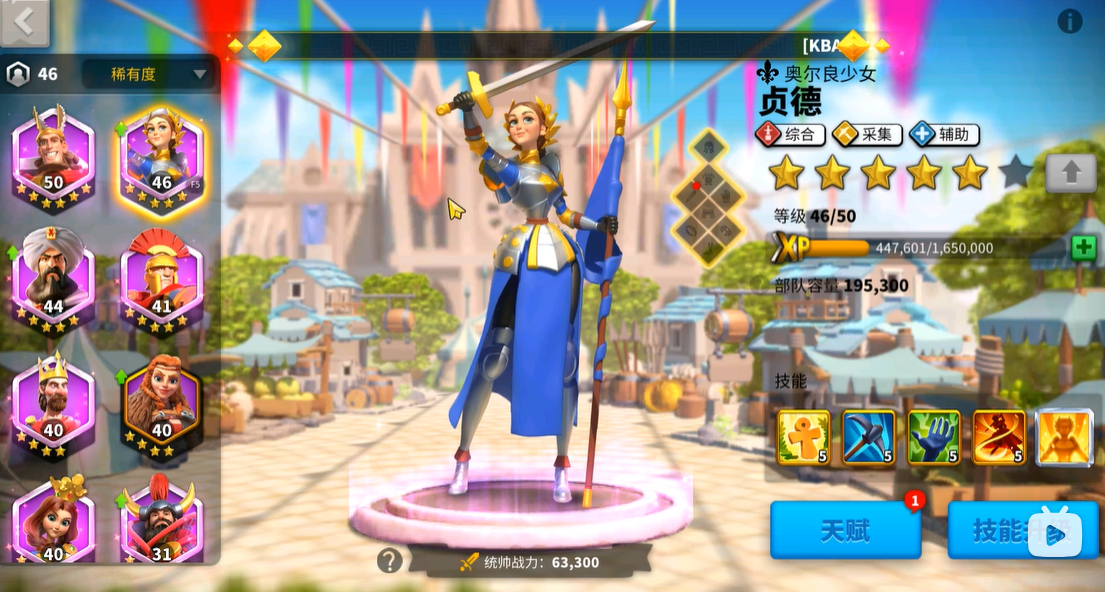Screen dimensions: 1105x592
Task: Go back using the top-left arrow button
Action: coord(24,21)
